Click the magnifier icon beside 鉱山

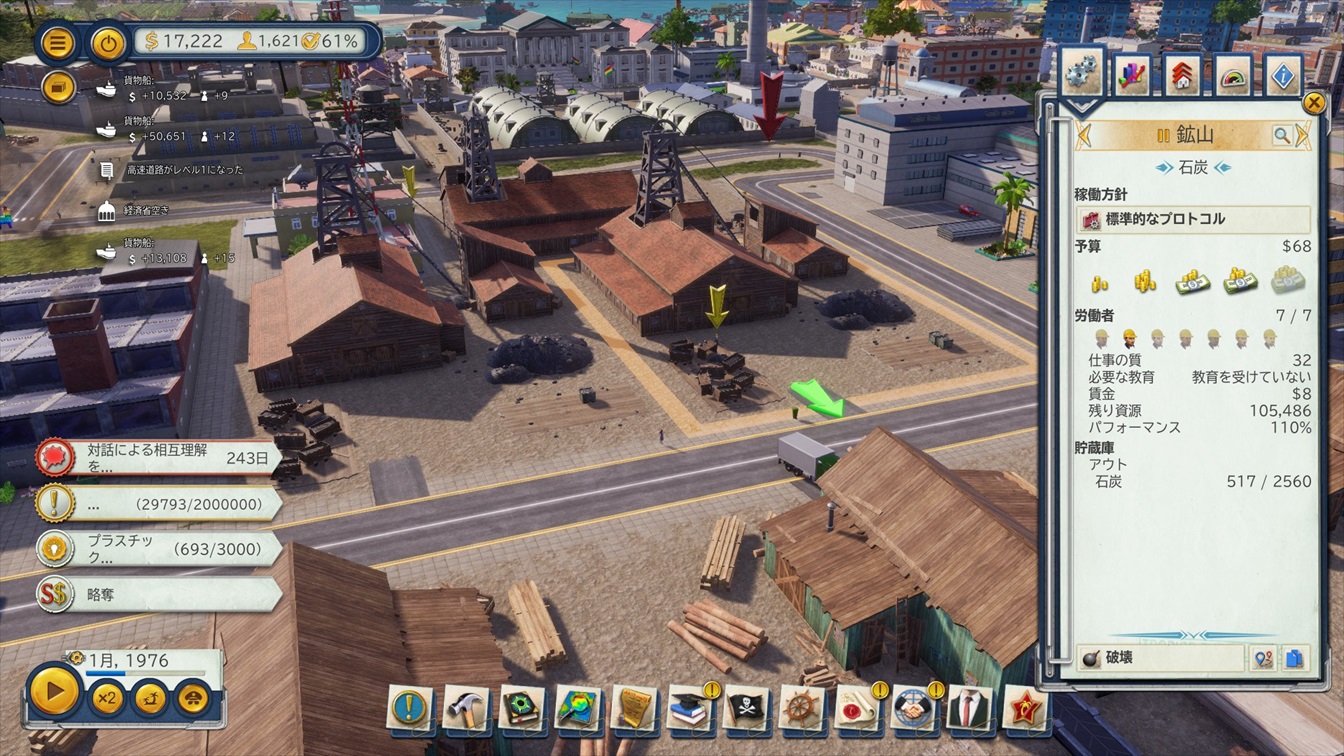pos(1281,135)
